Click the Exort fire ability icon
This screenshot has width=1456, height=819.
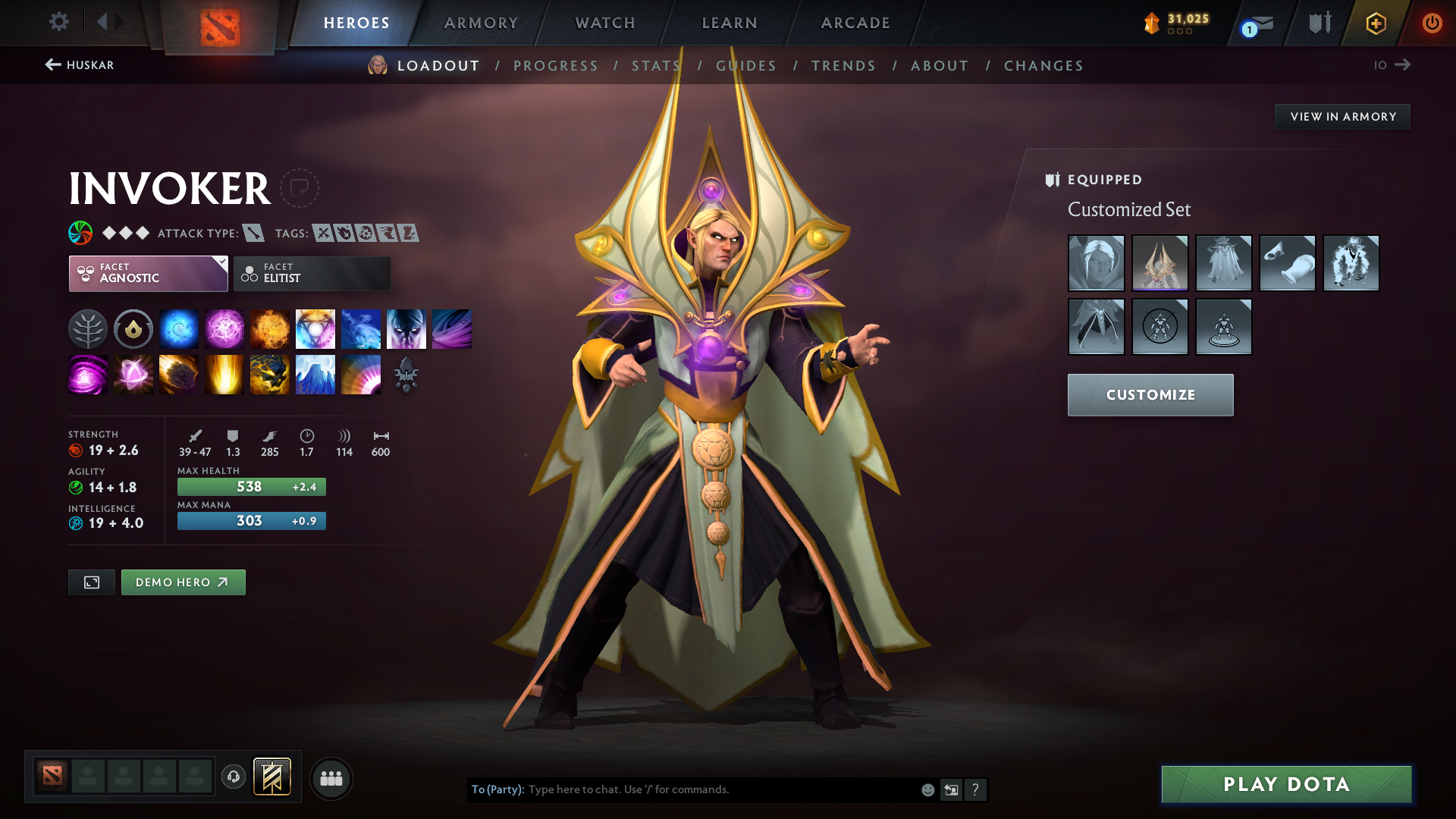point(270,328)
